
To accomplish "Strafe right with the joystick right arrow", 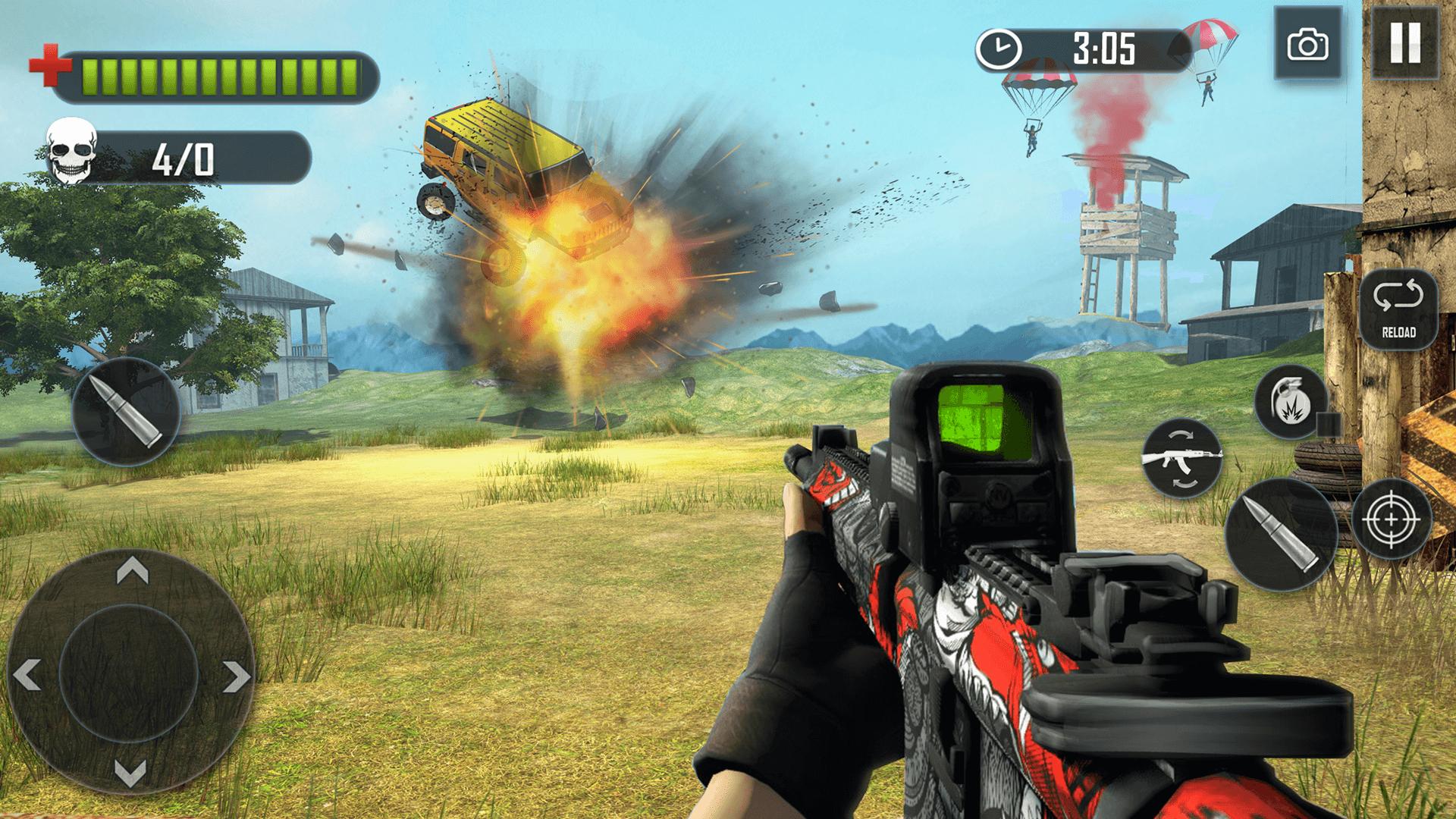I will [235, 676].
